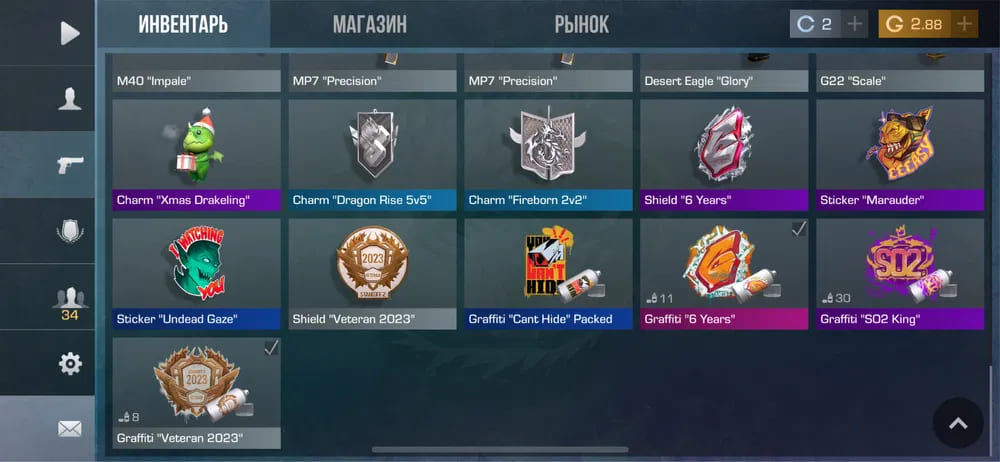Select the Graffiti "Veteran 2023" item

pos(196,392)
